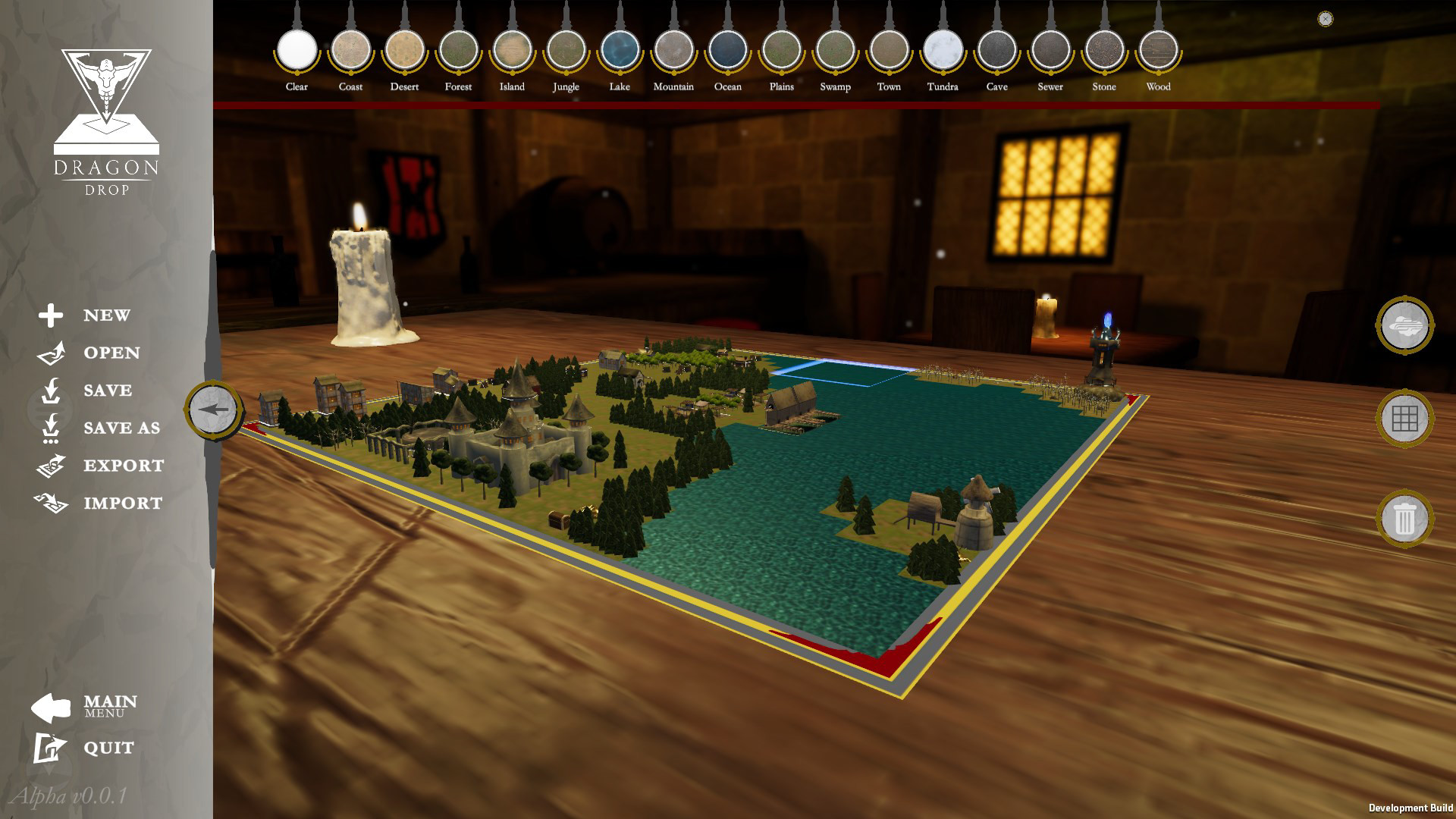Choose the Swamp terrain tile
1456x819 pixels.
(x=834, y=49)
